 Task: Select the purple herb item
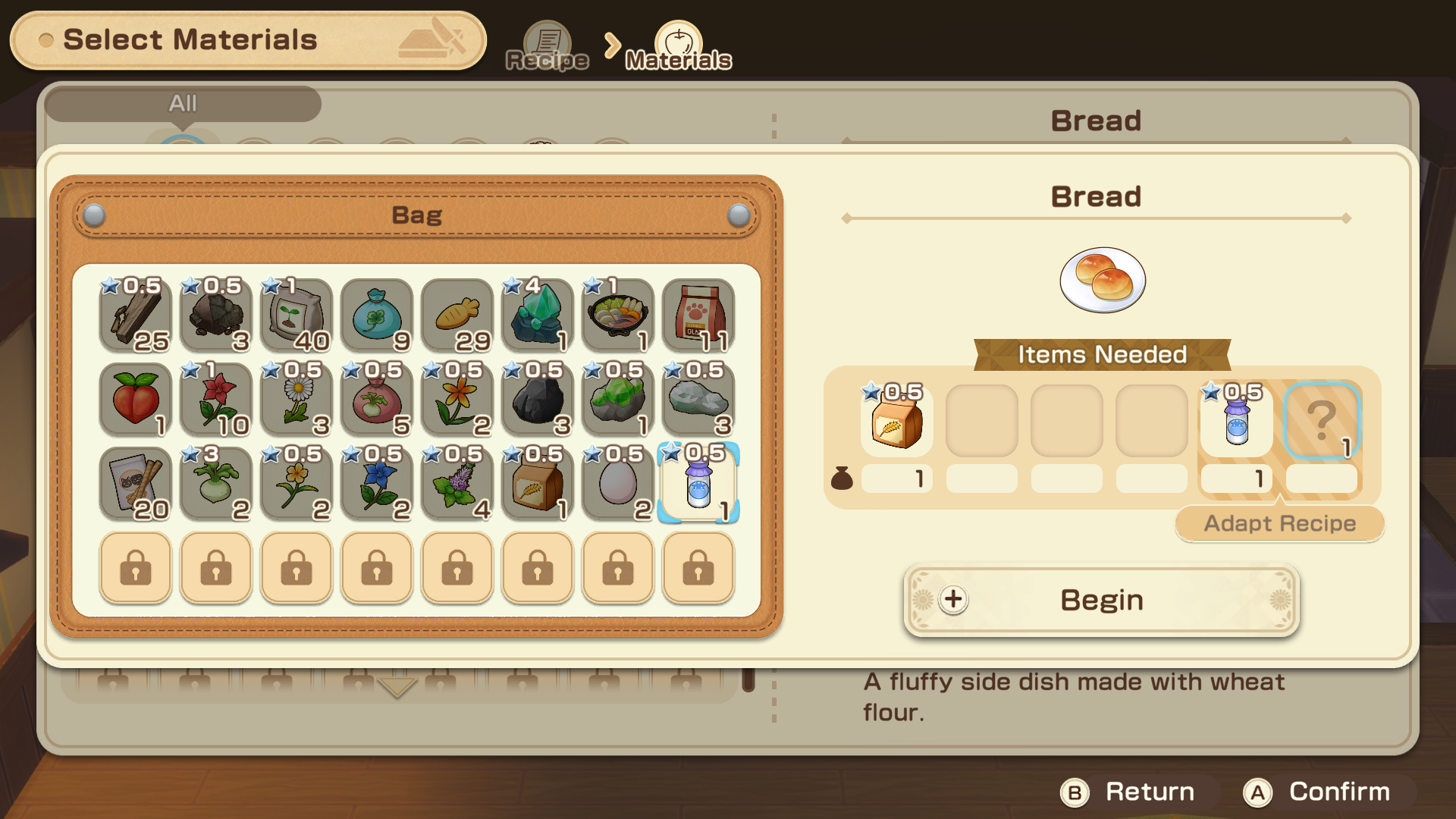coord(456,484)
